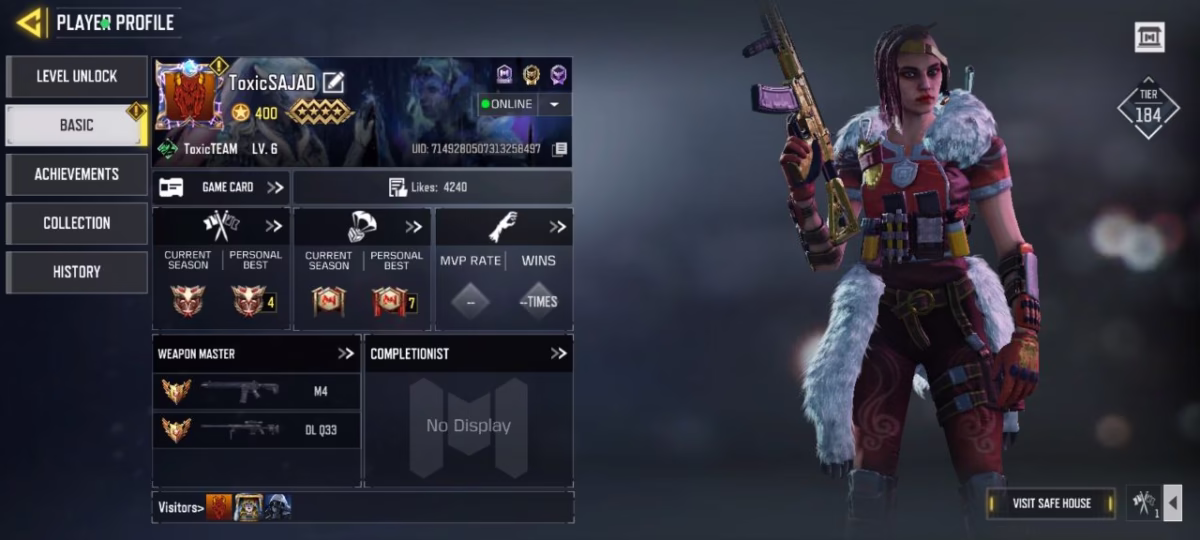Edit the ToxicSAJAD player name
Screen dimensions: 1200x540
click(333, 83)
